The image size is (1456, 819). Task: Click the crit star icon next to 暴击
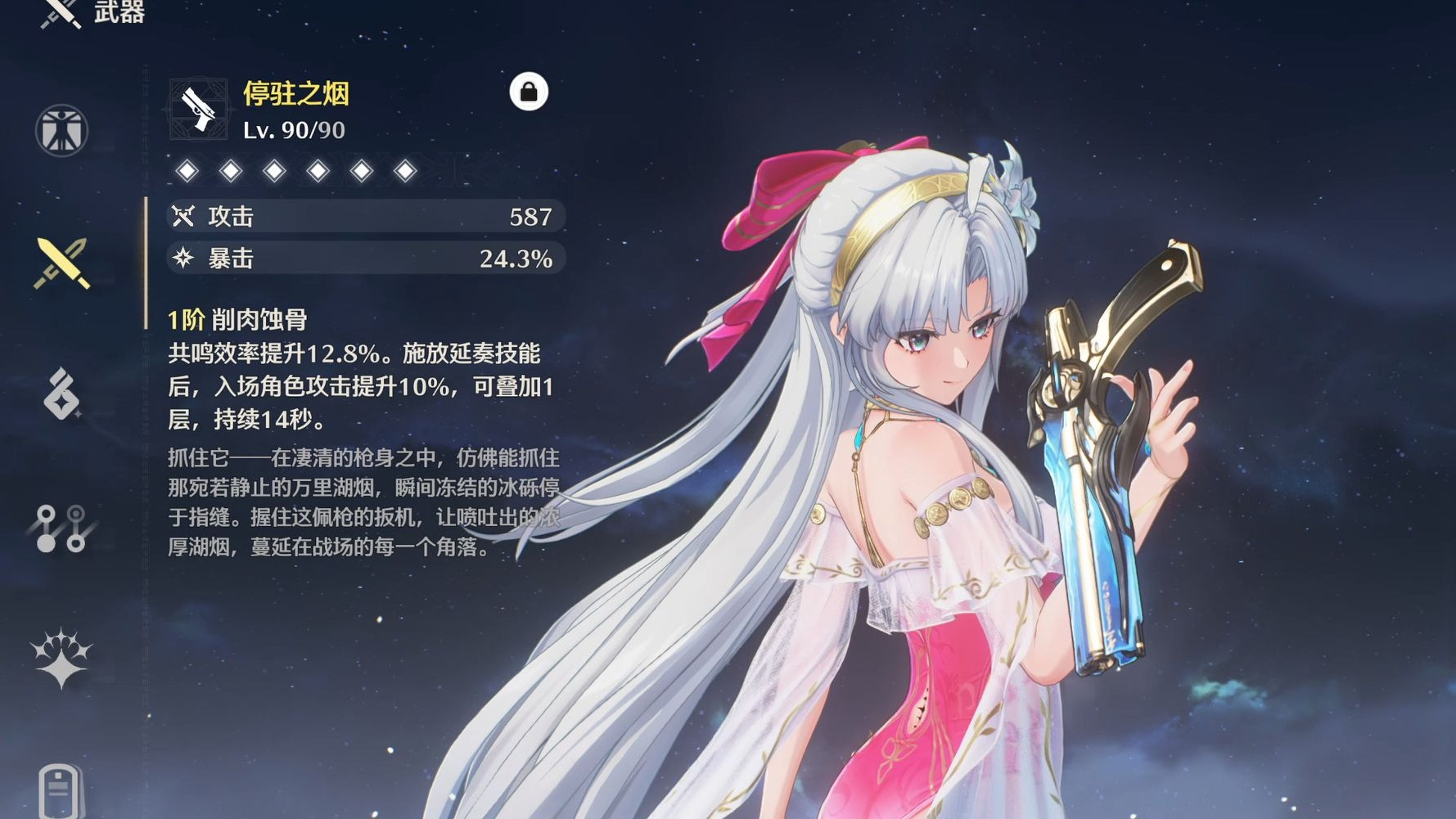point(183,259)
